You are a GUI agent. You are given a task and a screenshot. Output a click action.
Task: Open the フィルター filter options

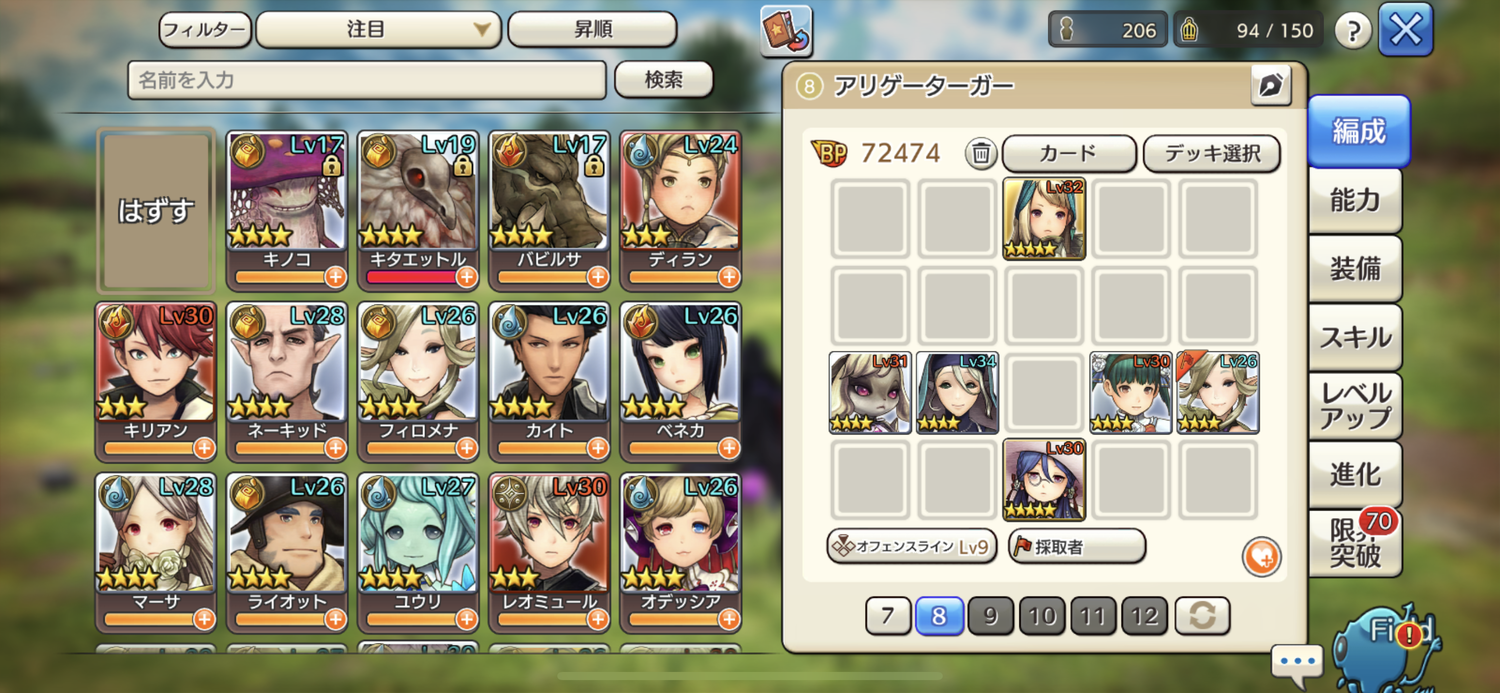[204, 30]
